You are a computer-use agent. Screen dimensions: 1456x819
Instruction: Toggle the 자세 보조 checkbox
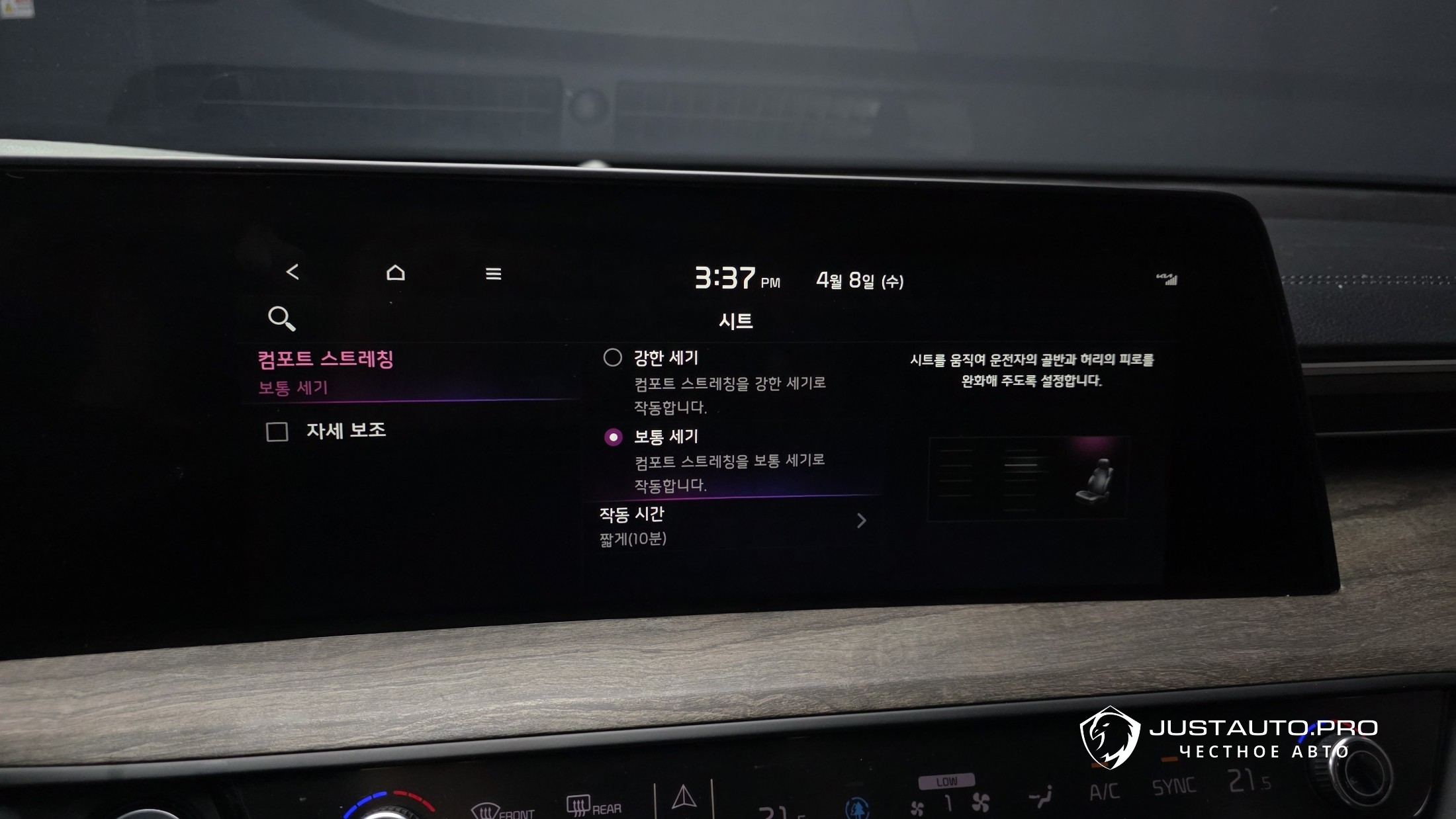(x=277, y=432)
